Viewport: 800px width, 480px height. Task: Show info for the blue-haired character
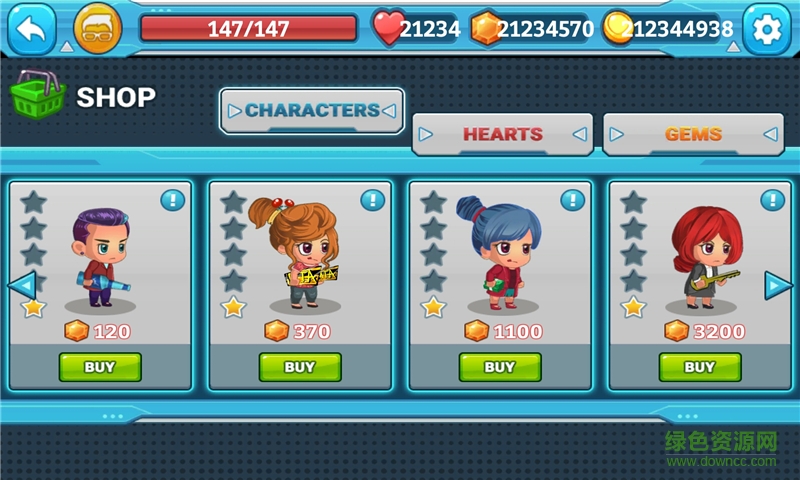pos(573,200)
